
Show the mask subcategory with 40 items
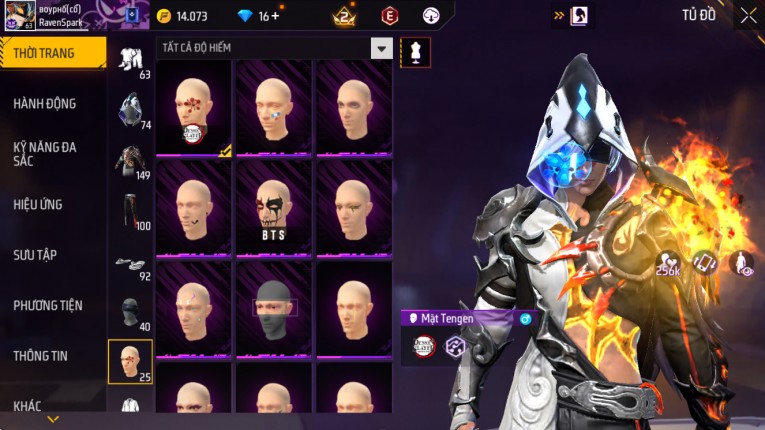point(130,312)
